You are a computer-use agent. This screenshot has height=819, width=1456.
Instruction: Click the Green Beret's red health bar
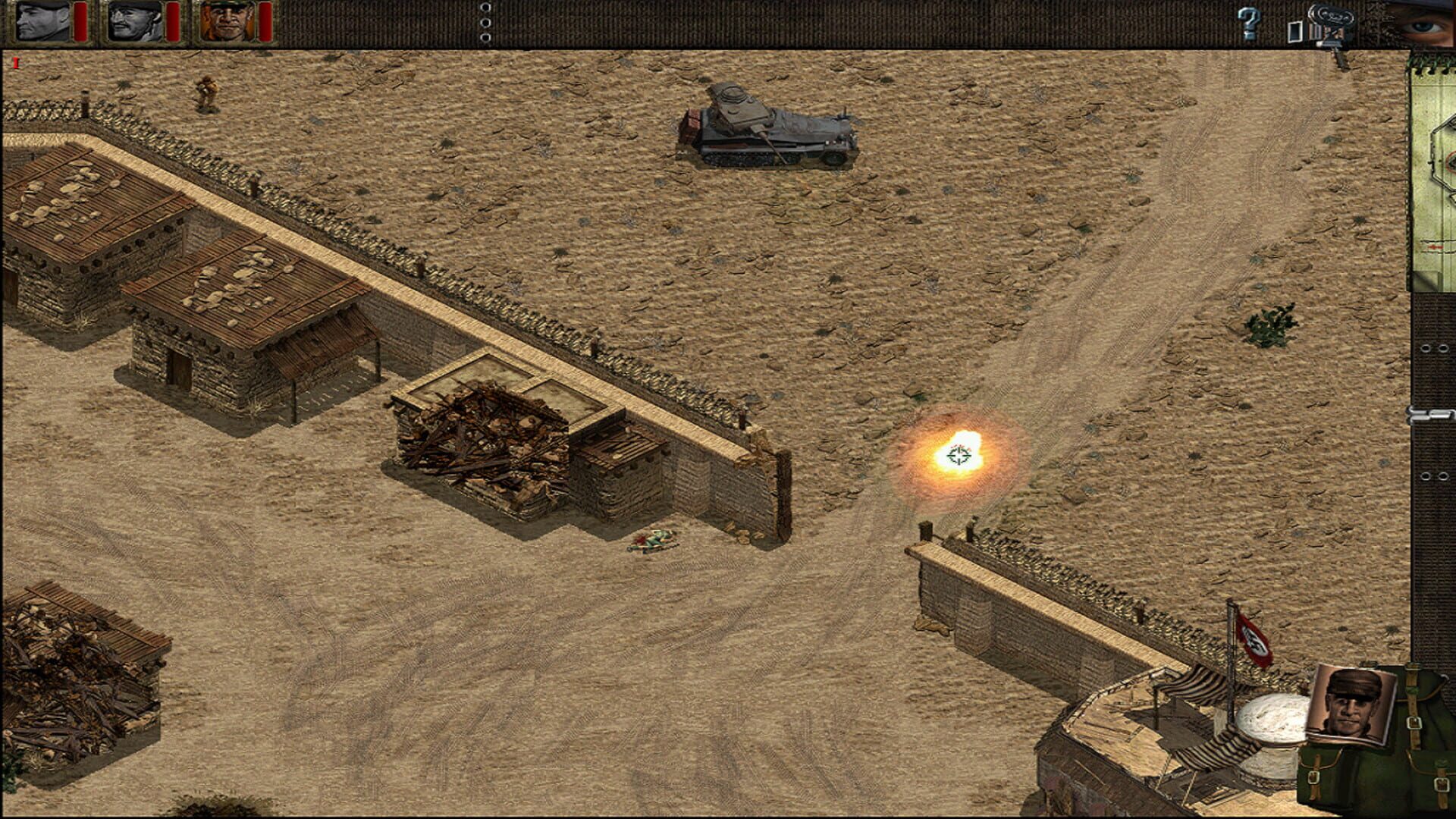pyautogui.click(x=80, y=20)
